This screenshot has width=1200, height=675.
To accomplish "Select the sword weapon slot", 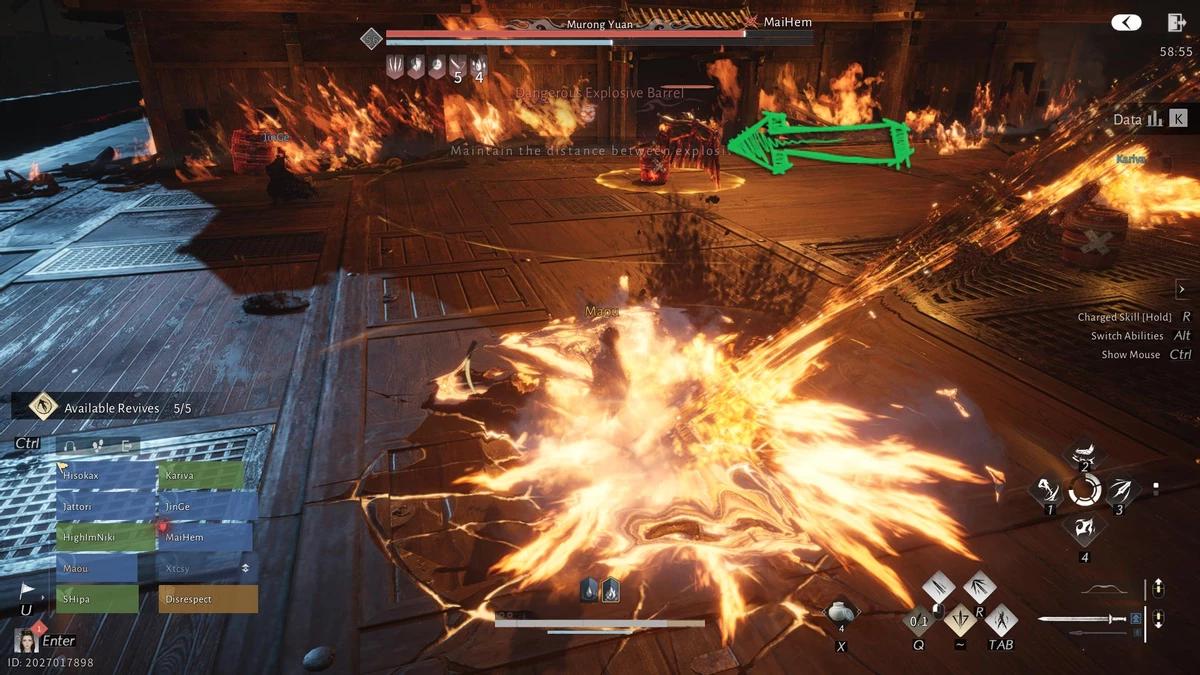I will click(1083, 619).
